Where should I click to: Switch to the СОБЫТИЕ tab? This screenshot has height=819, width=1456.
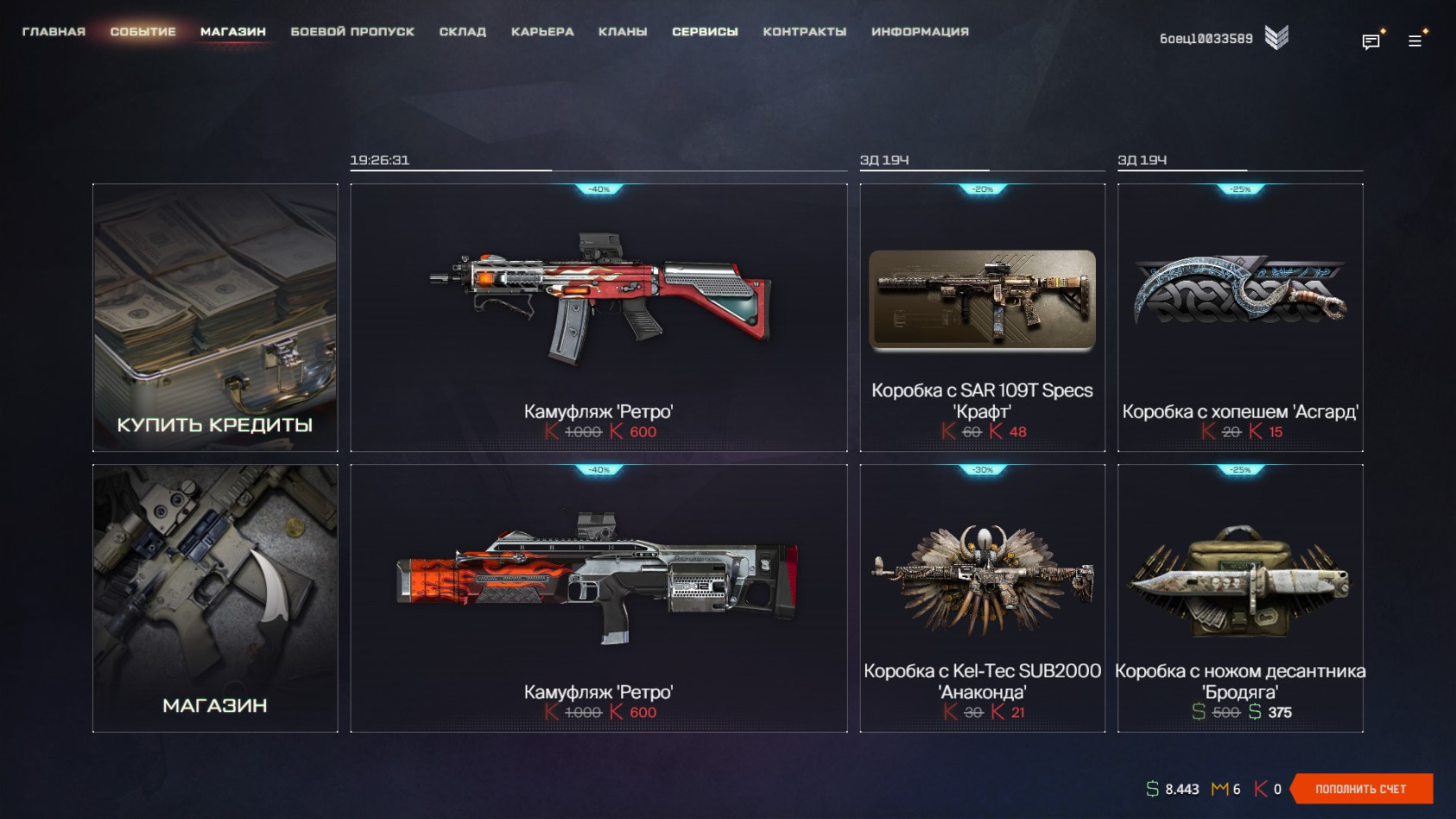tap(142, 32)
